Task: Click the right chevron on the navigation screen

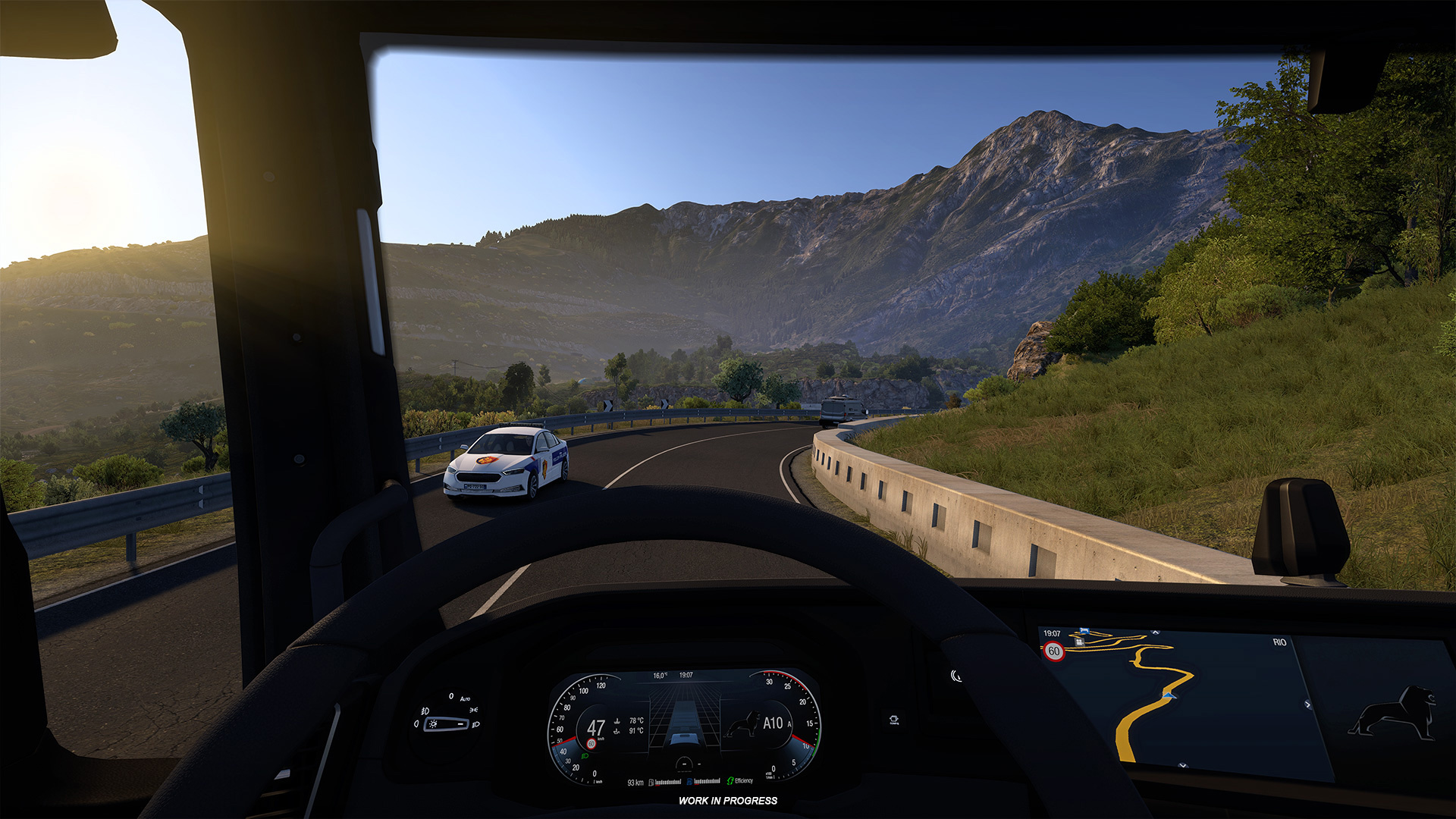Action: [1307, 704]
